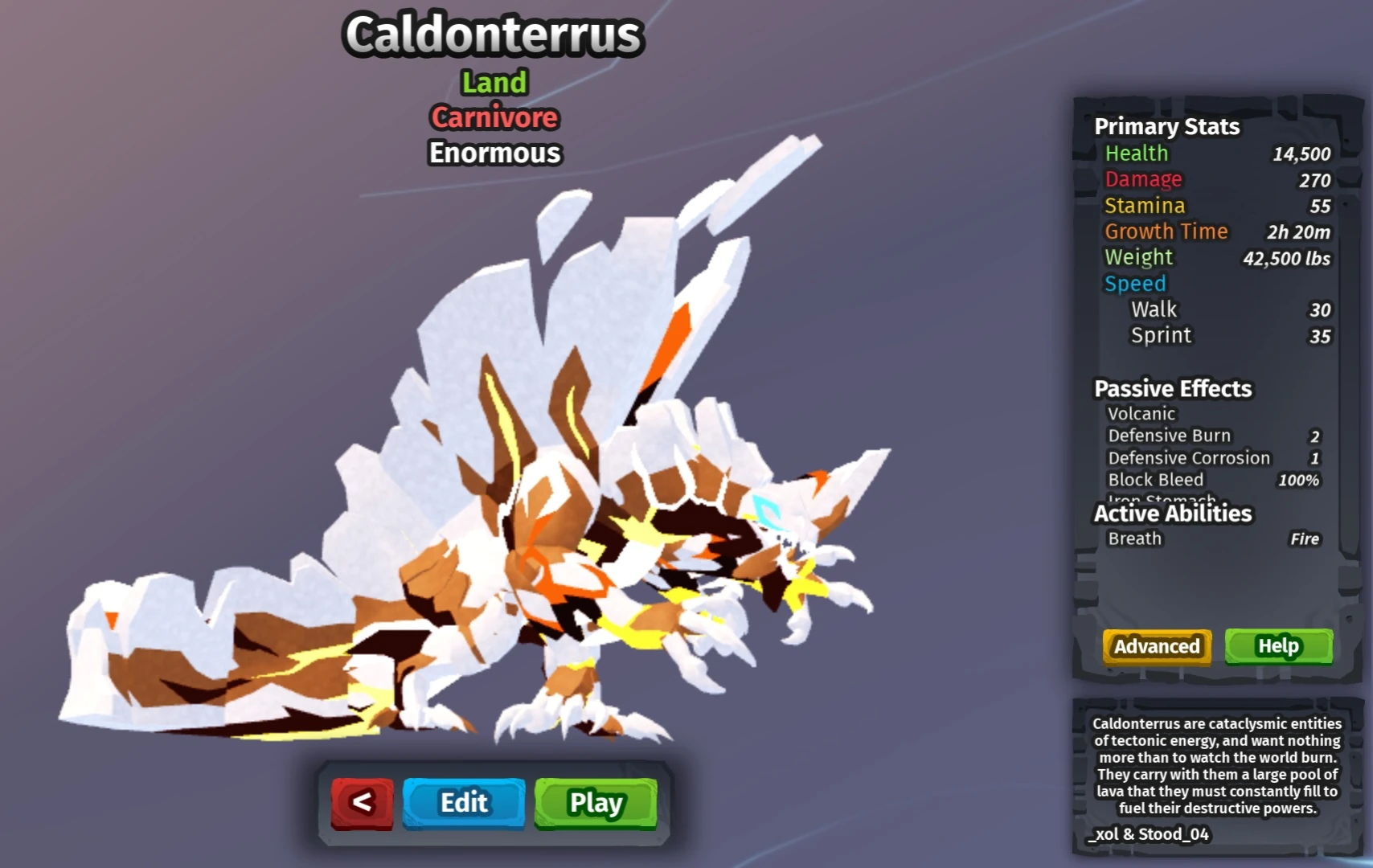This screenshot has width=1373, height=868.
Task: Click the Damage stat entry
Action: click(1143, 179)
